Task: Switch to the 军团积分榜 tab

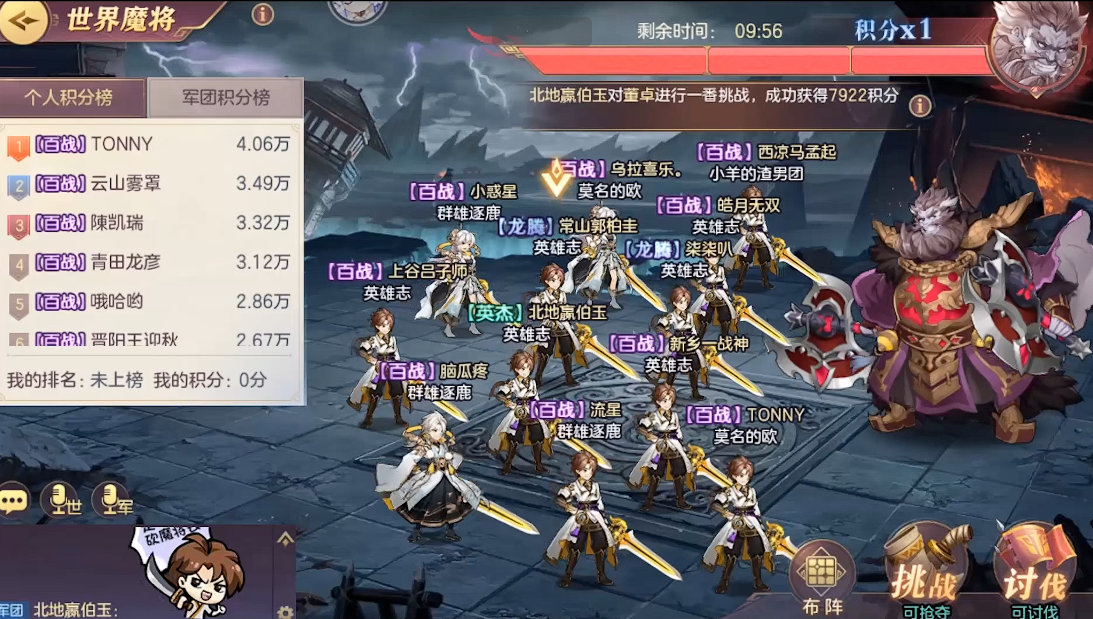Action: (x=226, y=98)
